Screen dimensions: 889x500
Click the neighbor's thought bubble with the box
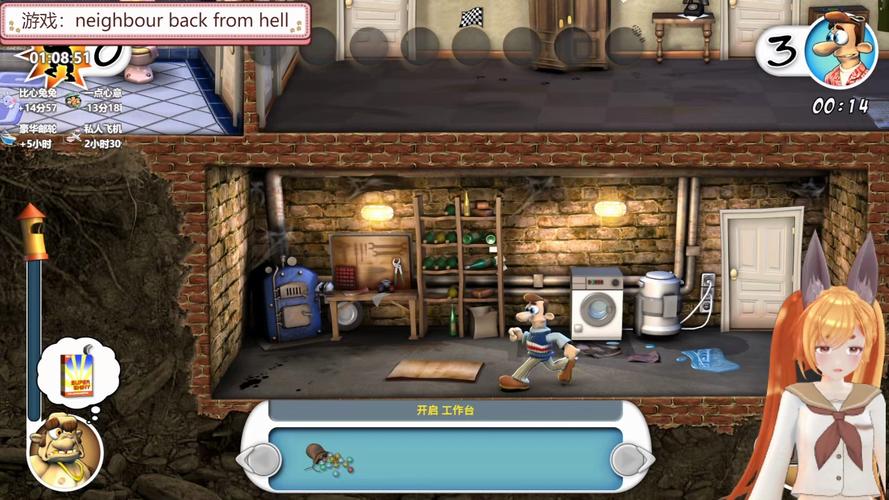[76, 371]
